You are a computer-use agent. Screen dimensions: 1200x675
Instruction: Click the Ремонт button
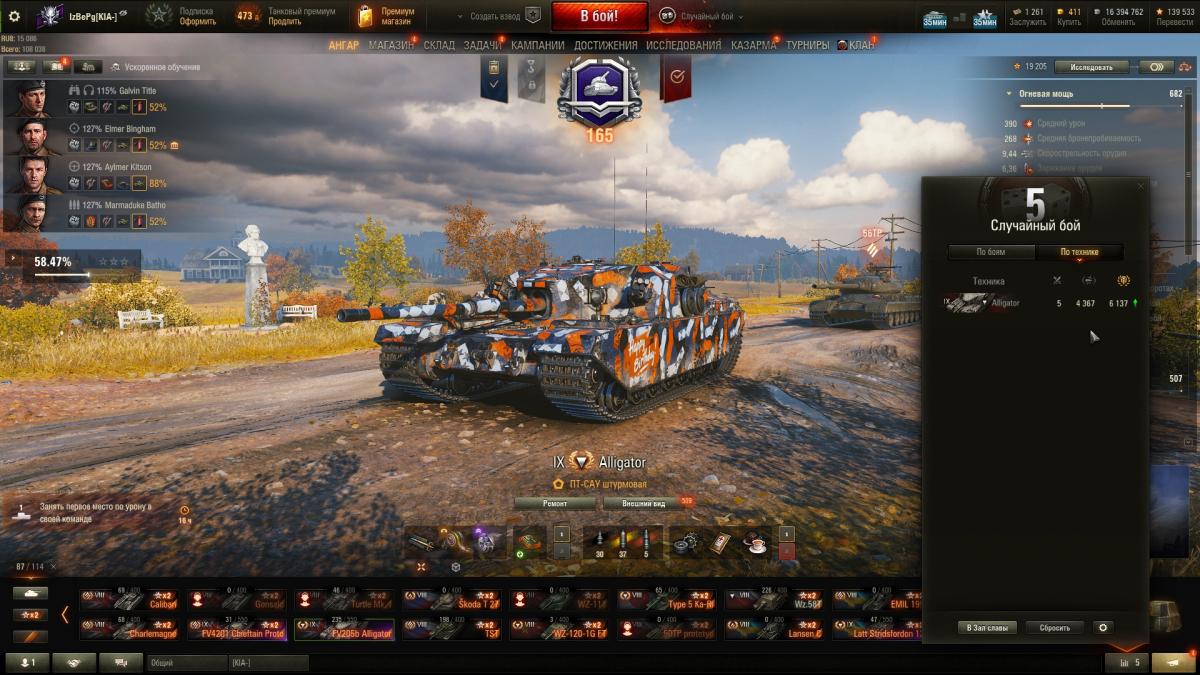[x=555, y=503]
